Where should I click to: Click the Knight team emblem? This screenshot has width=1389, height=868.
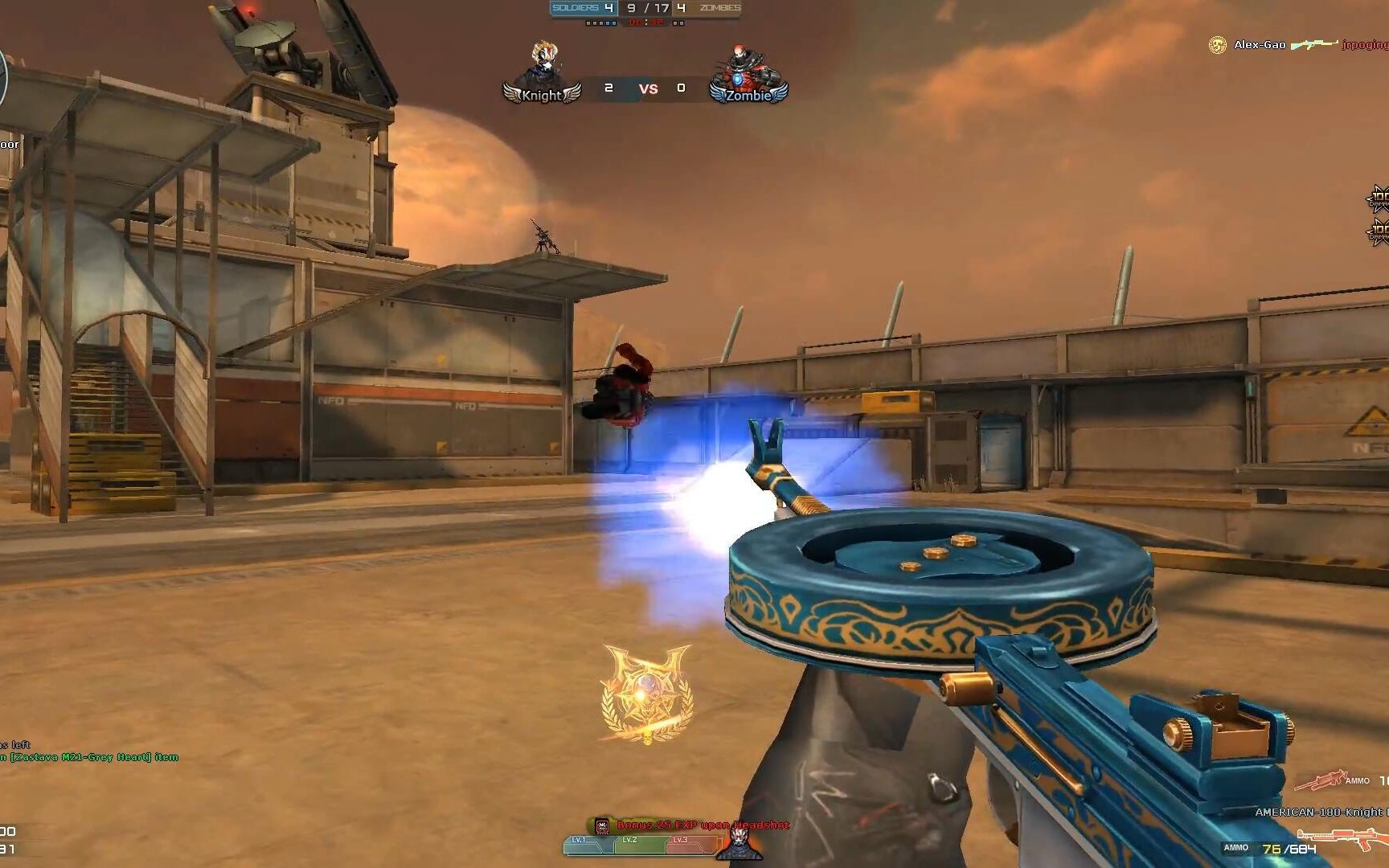pyautogui.click(x=542, y=75)
